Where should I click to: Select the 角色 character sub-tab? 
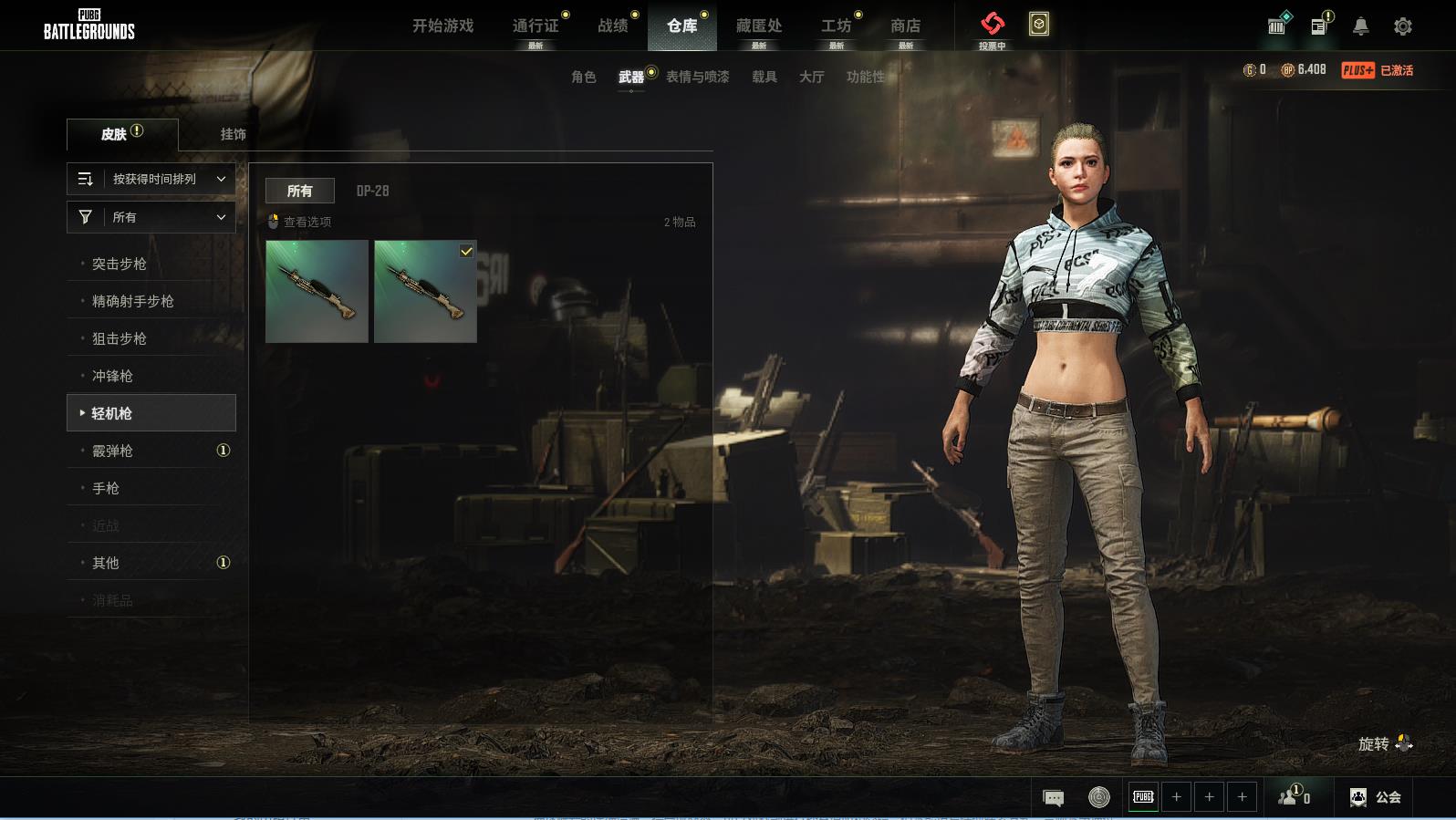coord(583,77)
